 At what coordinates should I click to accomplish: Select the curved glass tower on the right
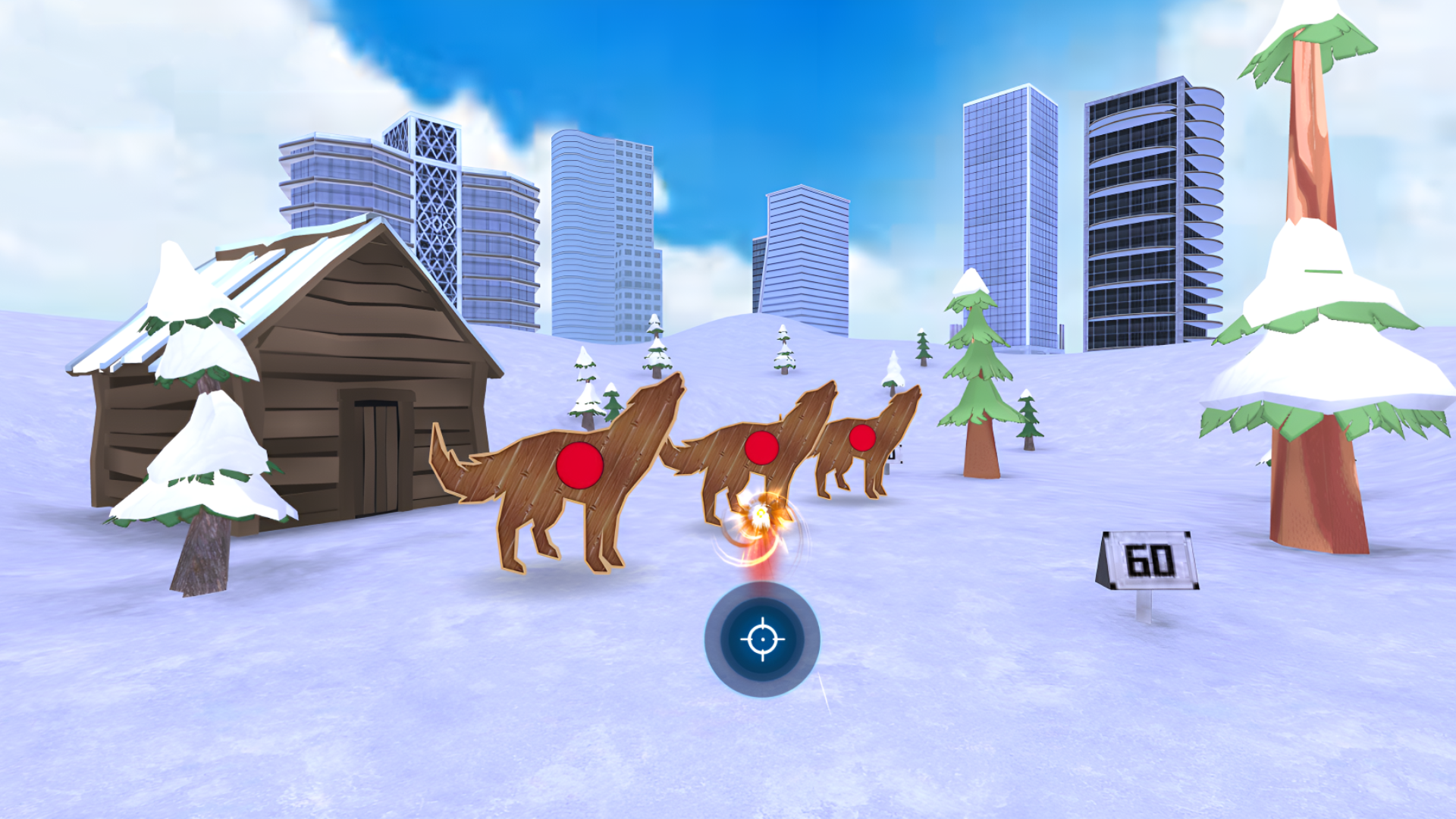click(1153, 212)
